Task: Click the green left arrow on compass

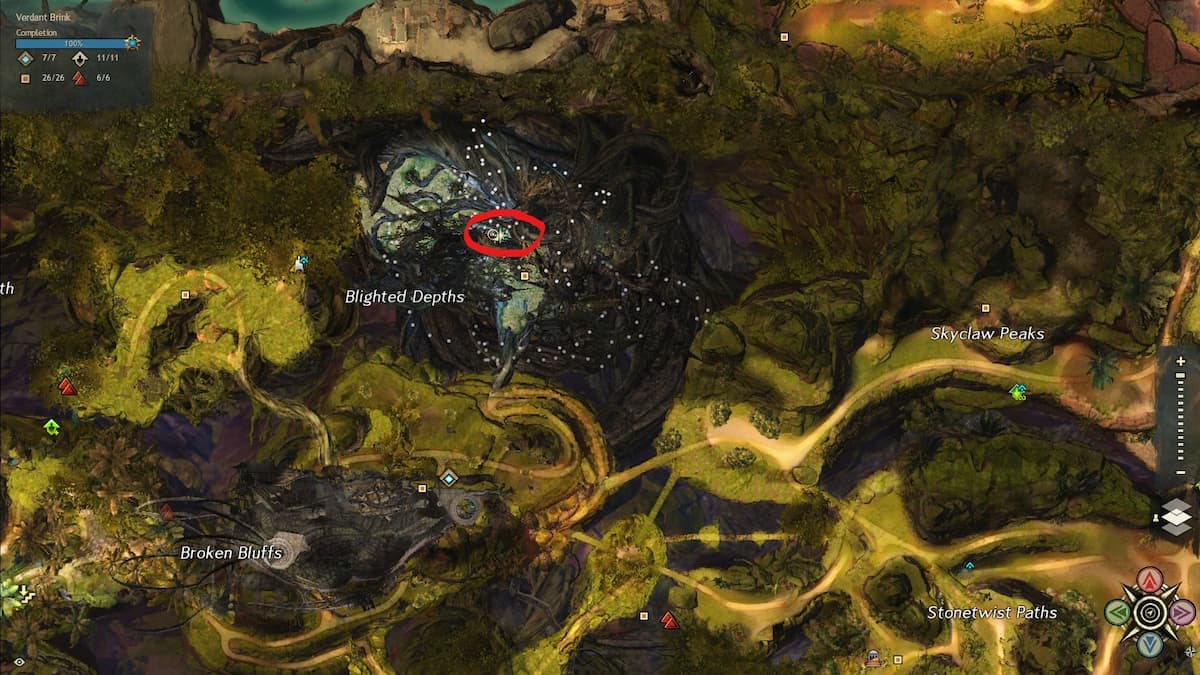Action: [x=1118, y=612]
